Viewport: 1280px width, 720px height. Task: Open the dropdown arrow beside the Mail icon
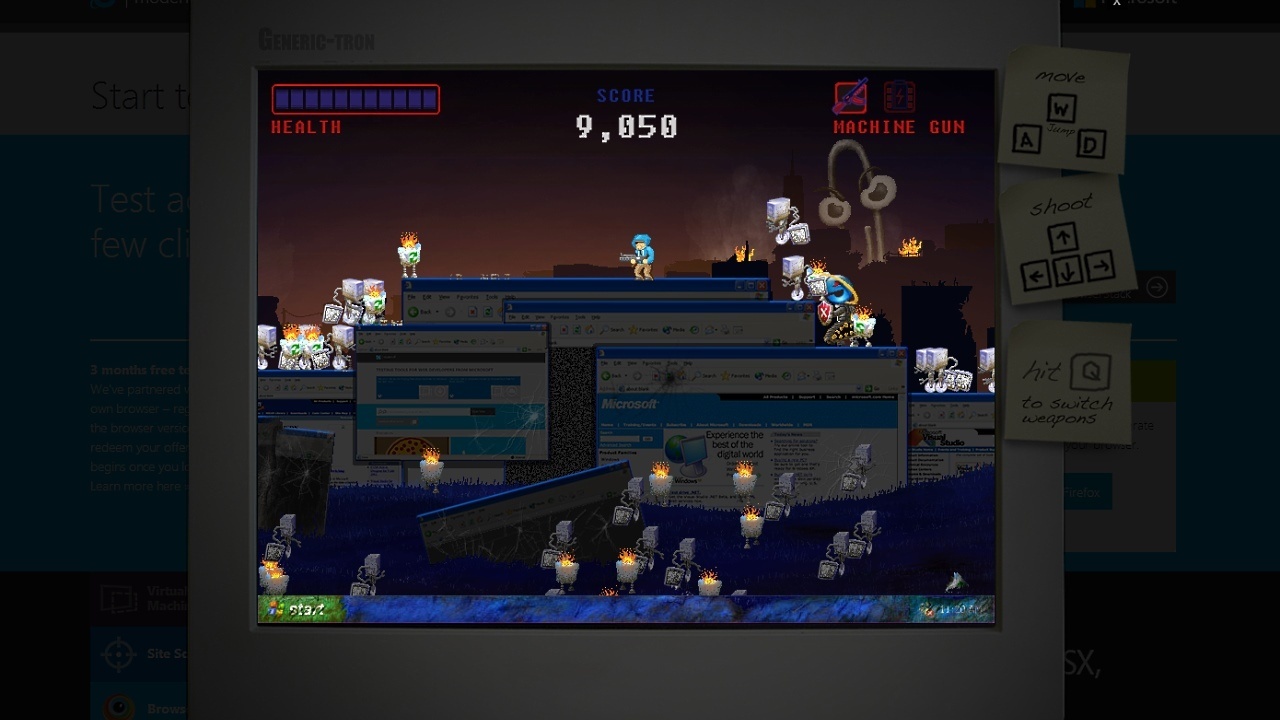(808, 375)
